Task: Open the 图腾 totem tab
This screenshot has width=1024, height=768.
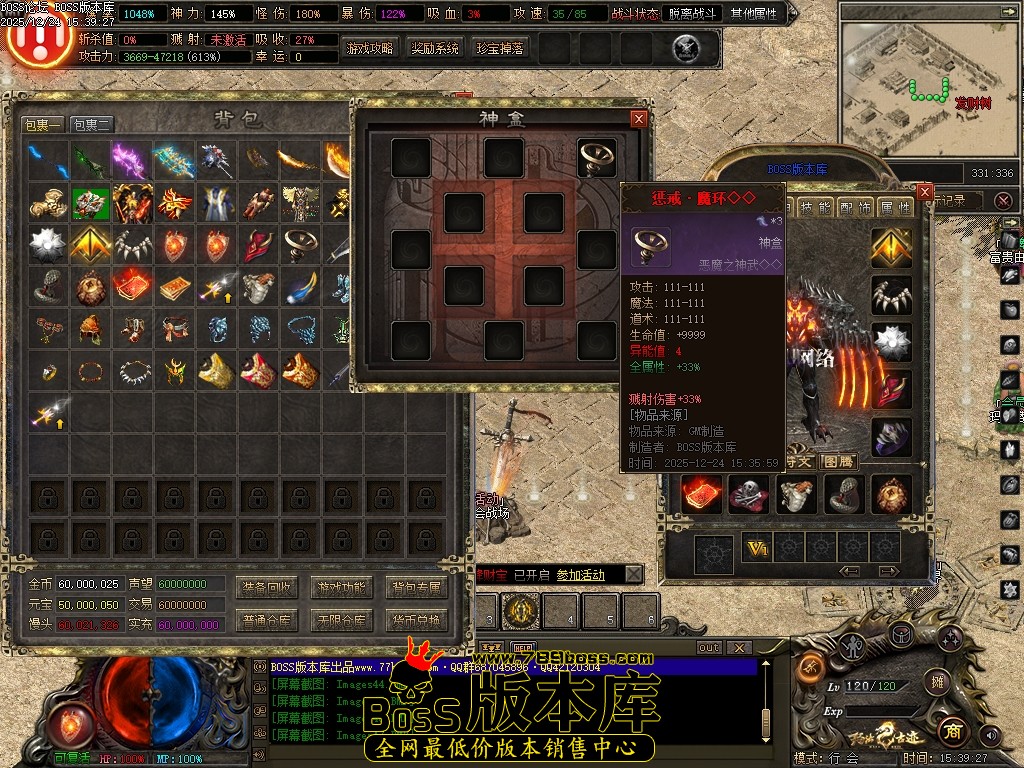Action: coord(838,461)
